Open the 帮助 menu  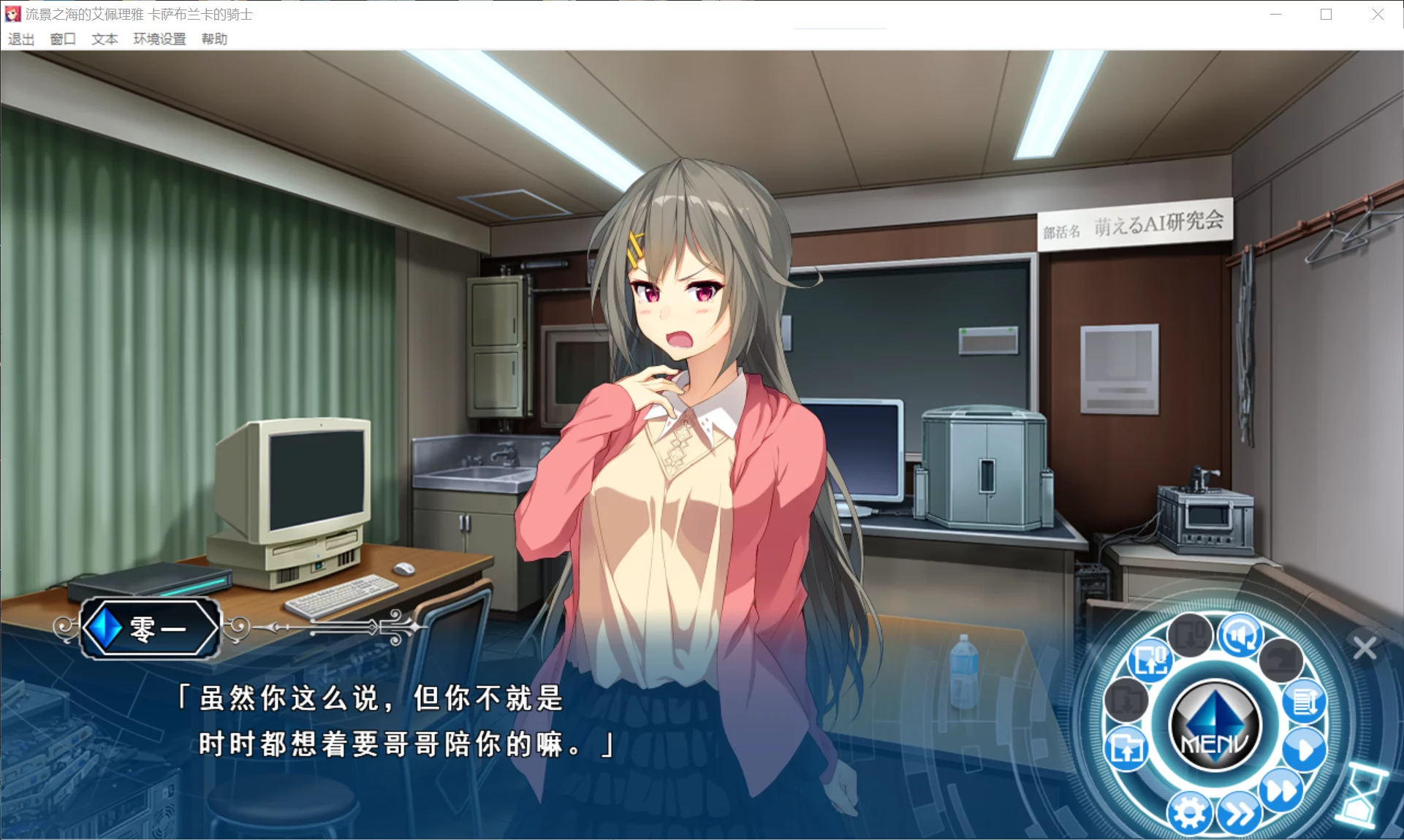[x=215, y=39]
